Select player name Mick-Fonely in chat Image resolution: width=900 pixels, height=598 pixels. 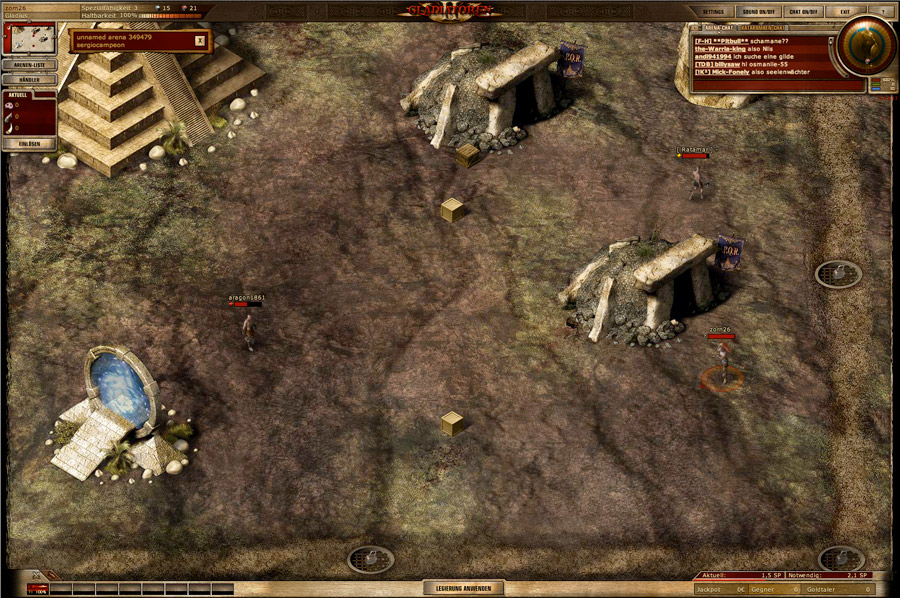coord(732,73)
